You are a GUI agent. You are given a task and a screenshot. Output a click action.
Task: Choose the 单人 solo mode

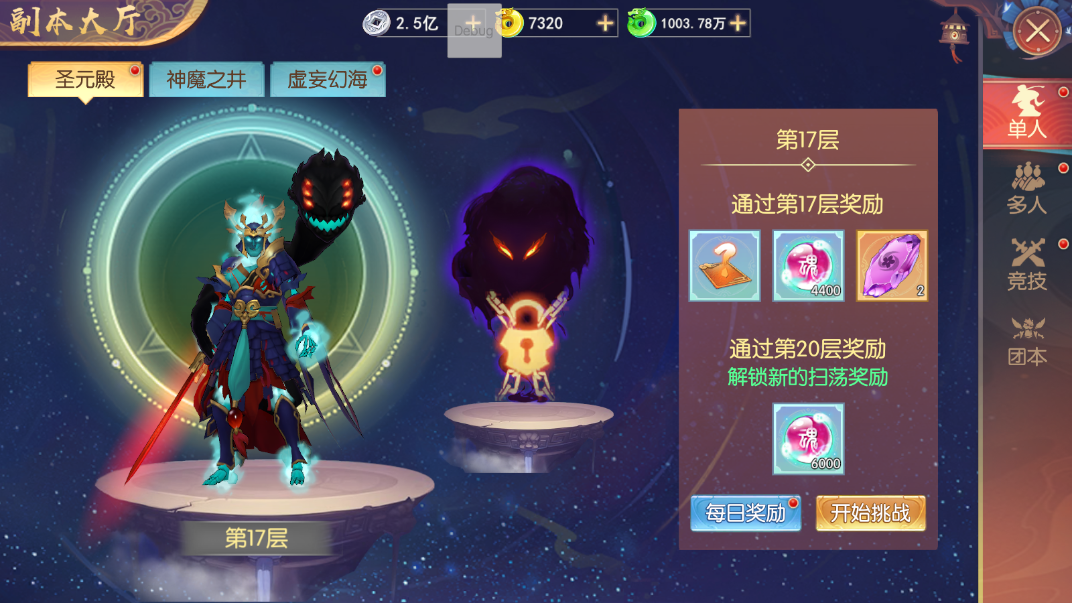1027,113
